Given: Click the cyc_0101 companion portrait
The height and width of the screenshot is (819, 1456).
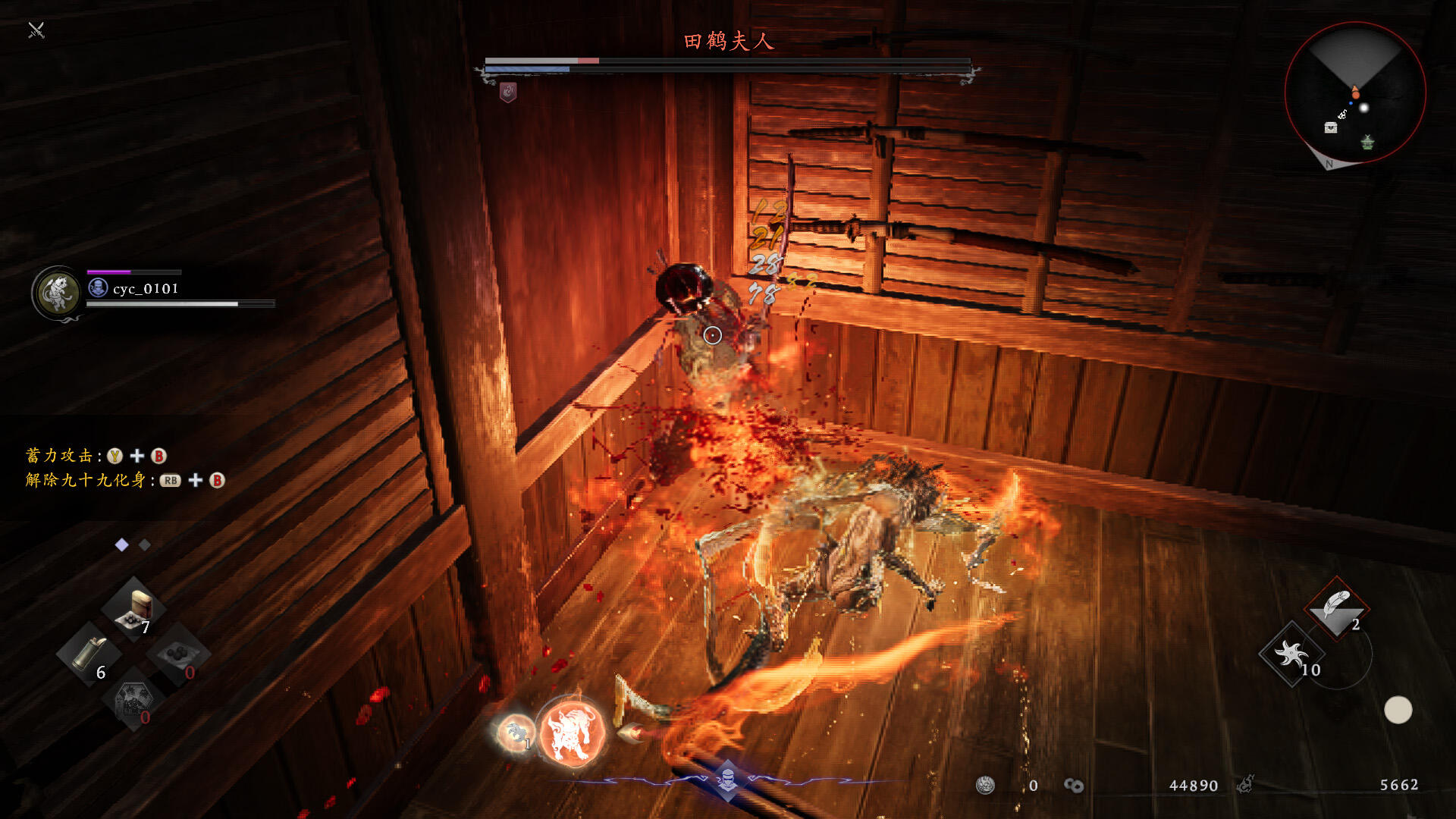Looking at the screenshot, I should (58, 293).
